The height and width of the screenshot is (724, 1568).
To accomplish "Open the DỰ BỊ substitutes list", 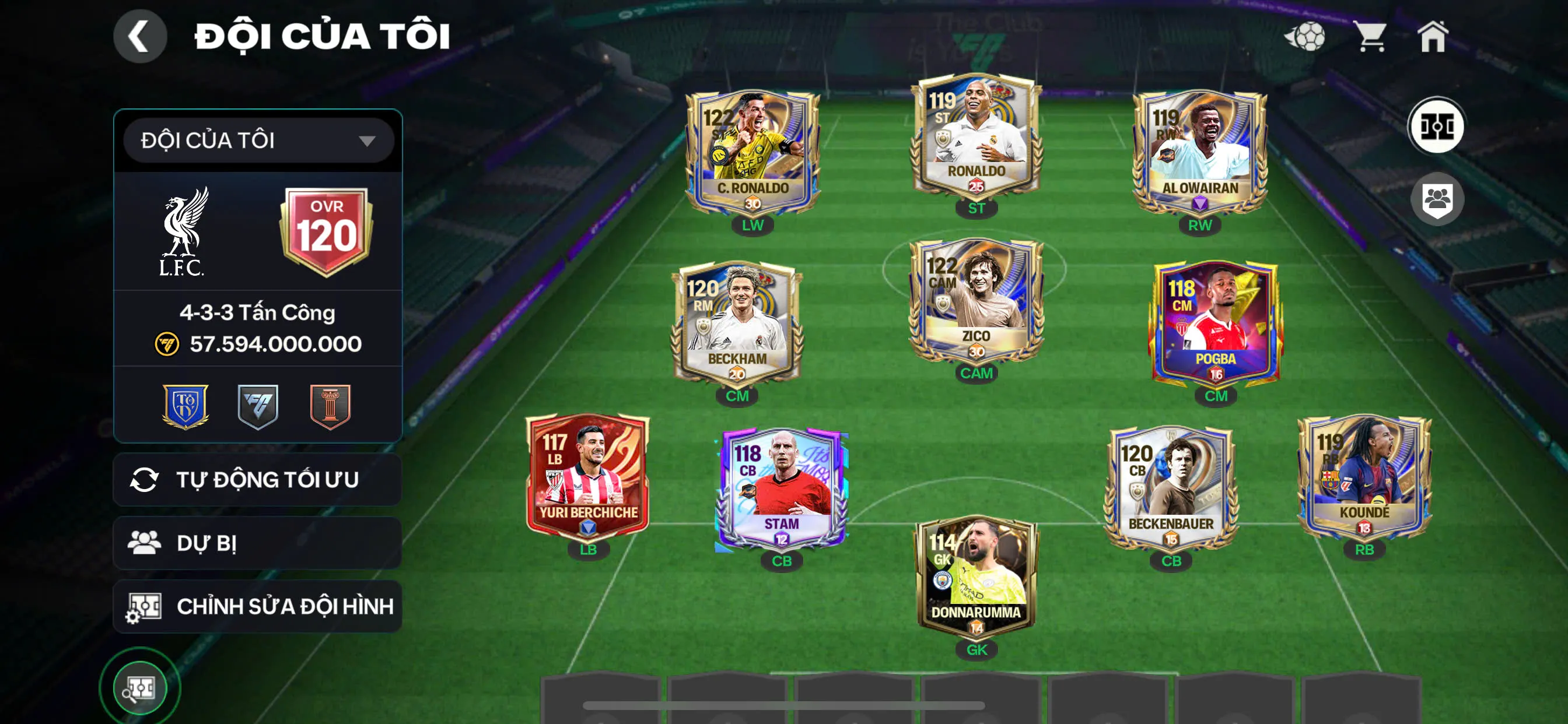I will coord(257,543).
